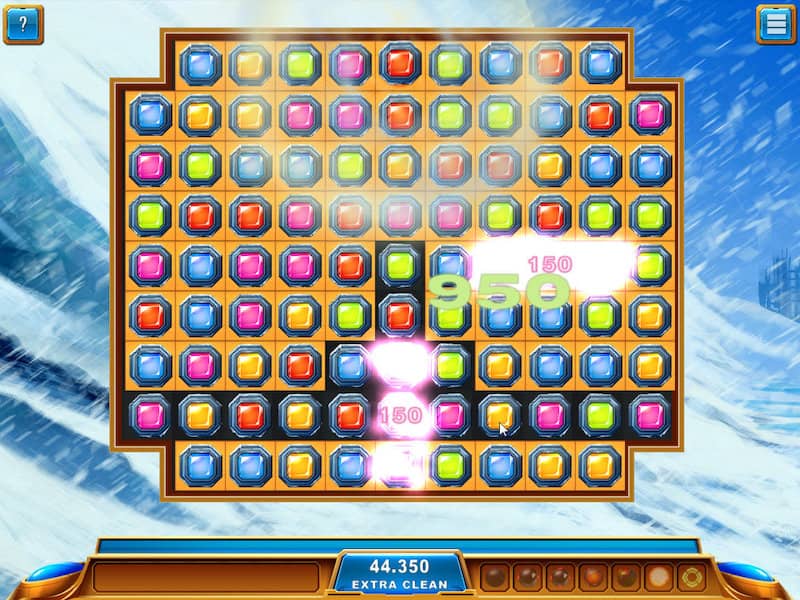Select the yellow gem under the cursor
The width and height of the screenshot is (800, 600).
[x=499, y=414]
